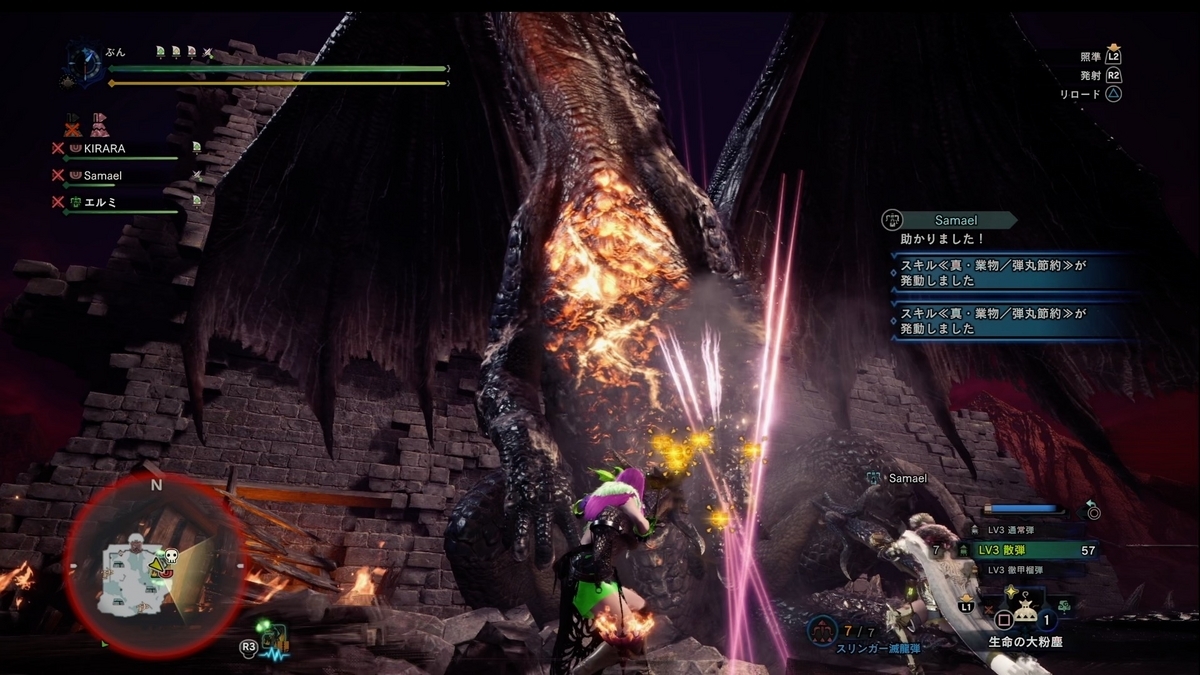Screen dimensions: 1200x675
Task: Open the circular minimap
Action: coord(155,563)
